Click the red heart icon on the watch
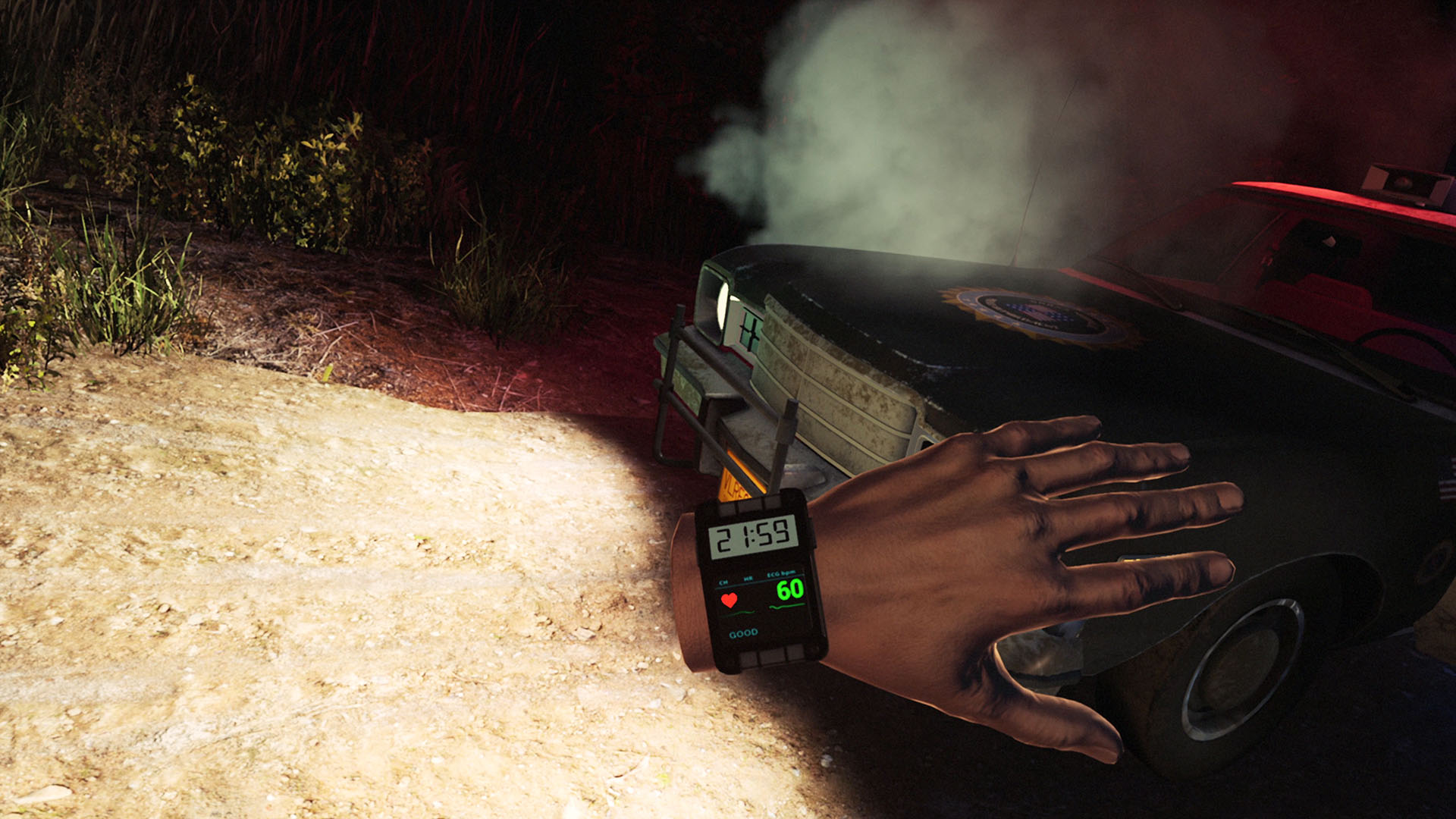This screenshot has width=1456, height=819. coord(730,599)
